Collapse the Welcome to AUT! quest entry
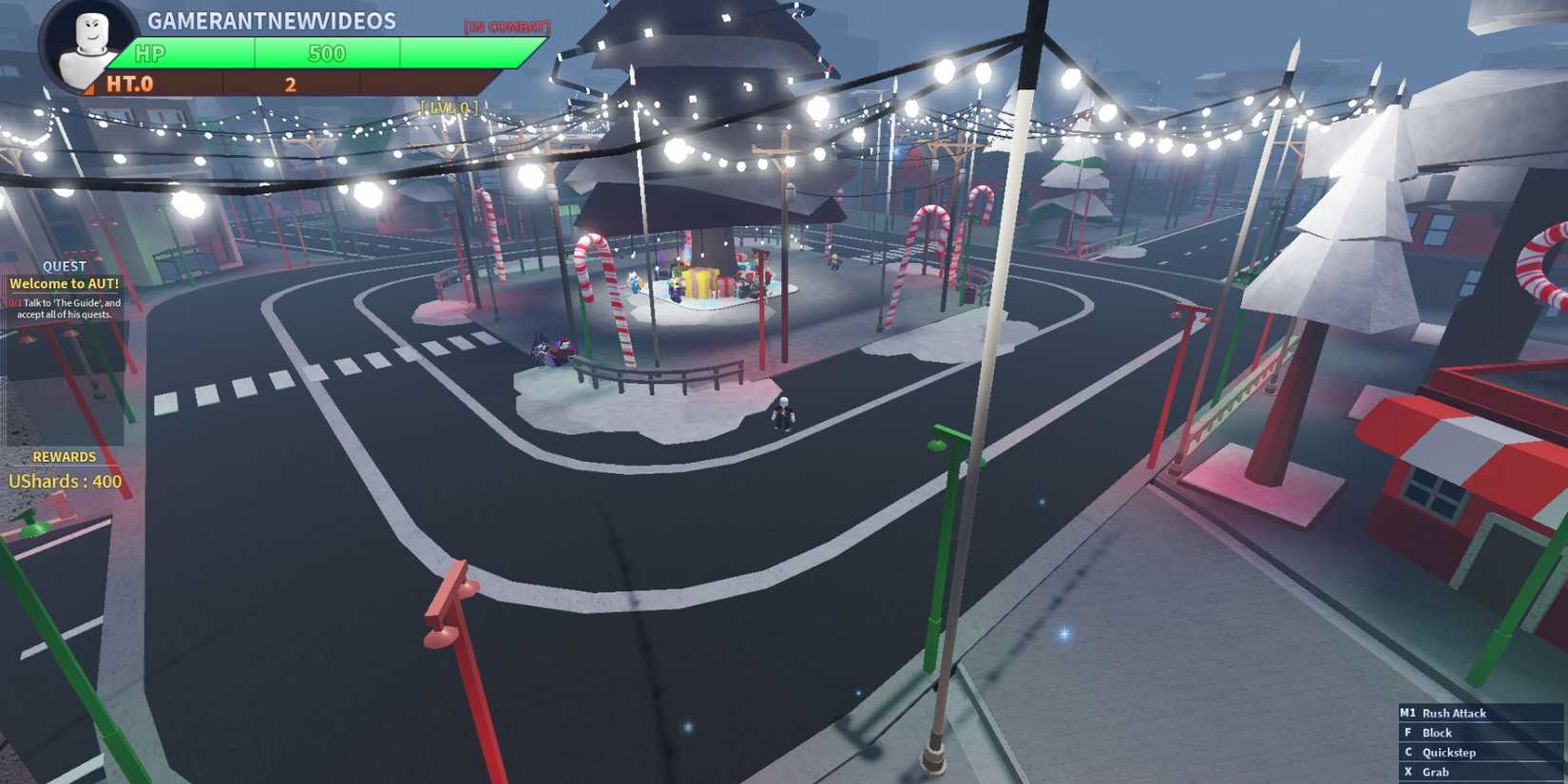 [x=64, y=283]
